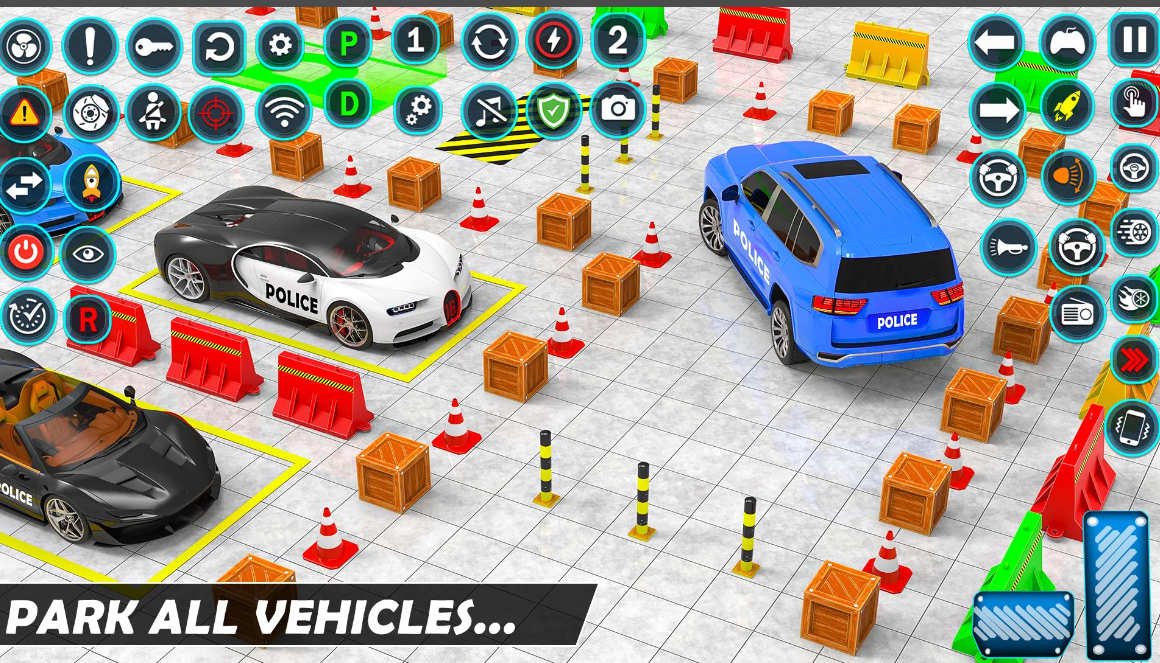
Task: Click the Wi-Fi signal icon
Action: click(284, 111)
